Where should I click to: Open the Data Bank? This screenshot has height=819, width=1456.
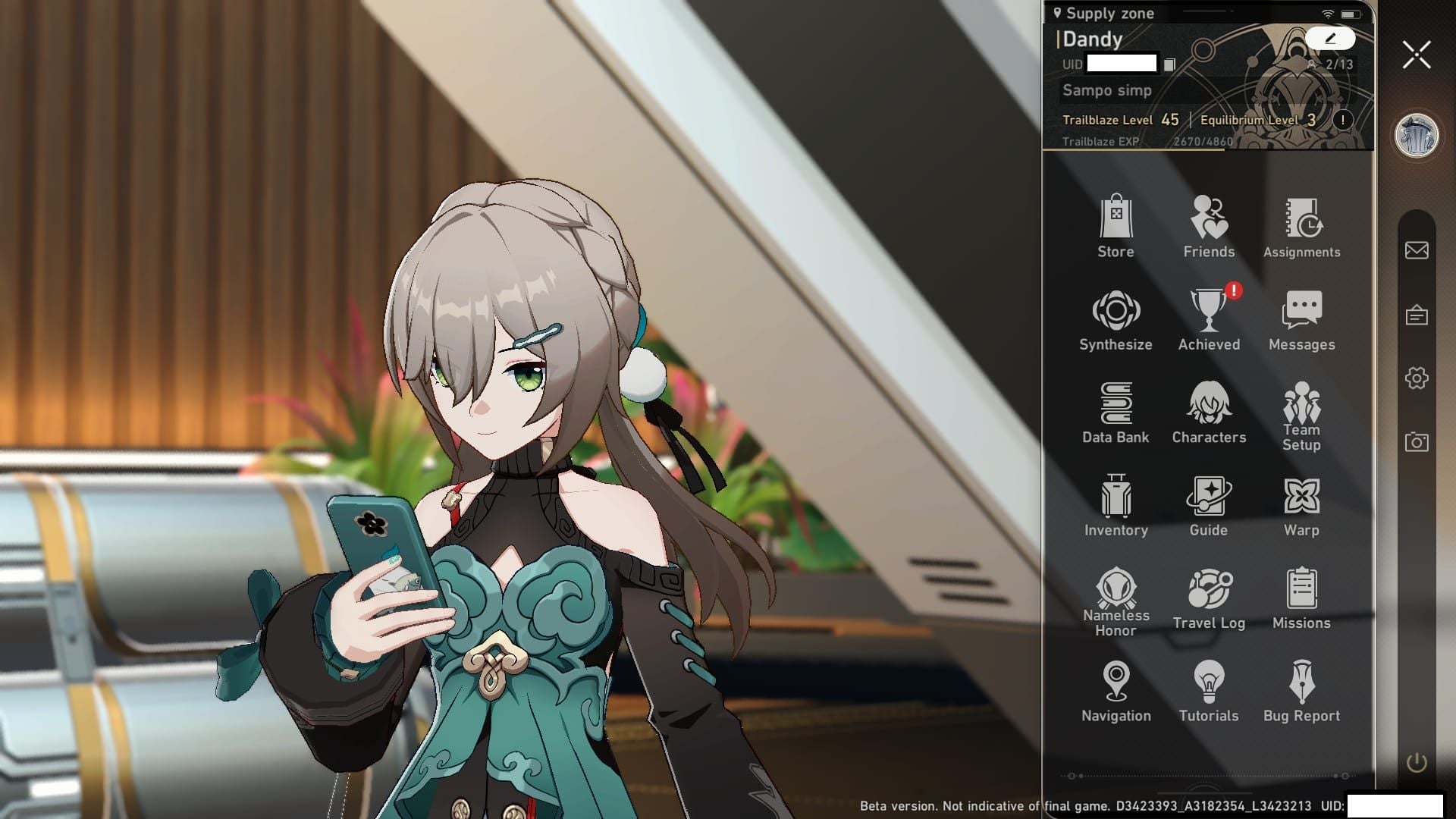1116,412
